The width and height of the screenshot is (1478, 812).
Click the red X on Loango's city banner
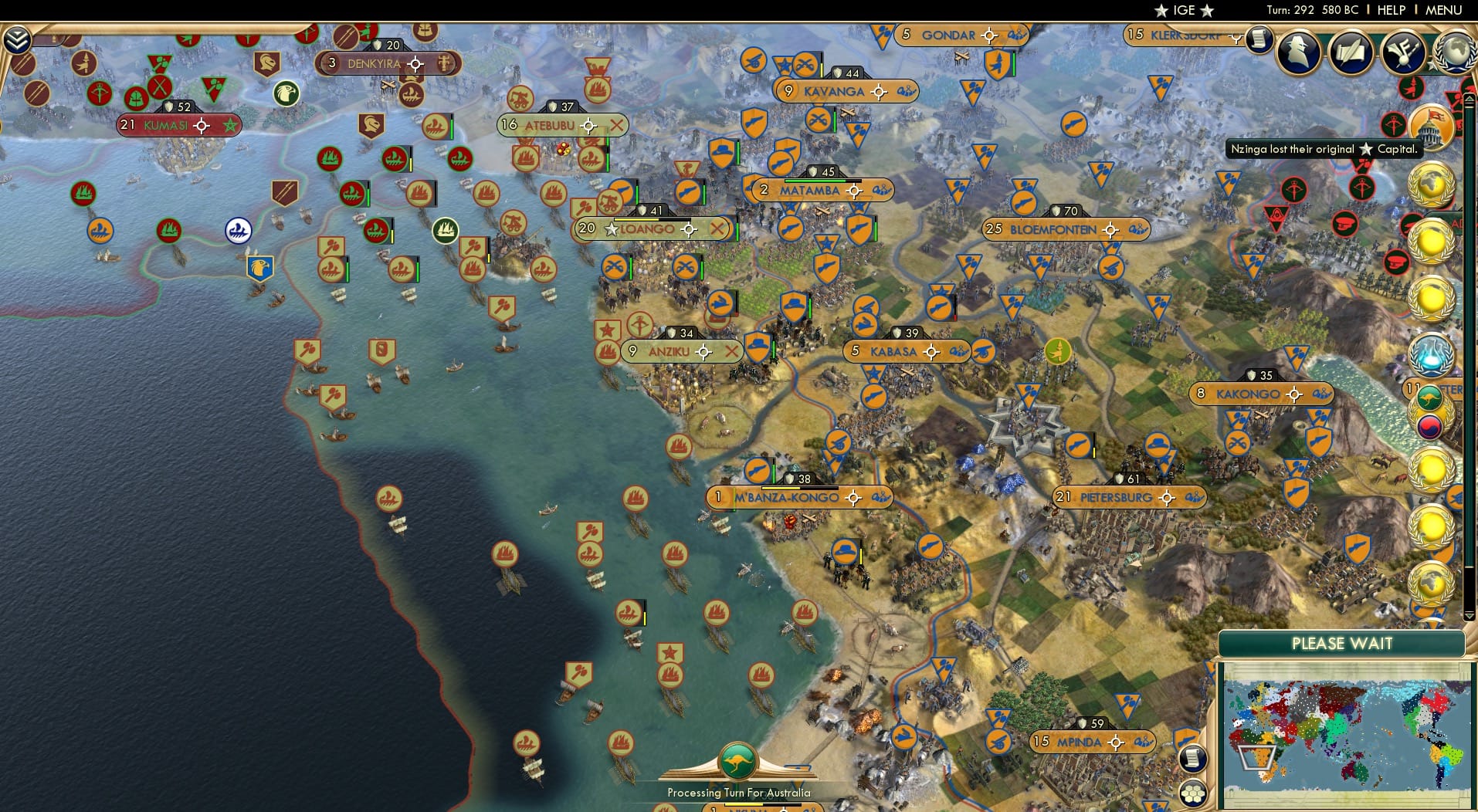717,229
